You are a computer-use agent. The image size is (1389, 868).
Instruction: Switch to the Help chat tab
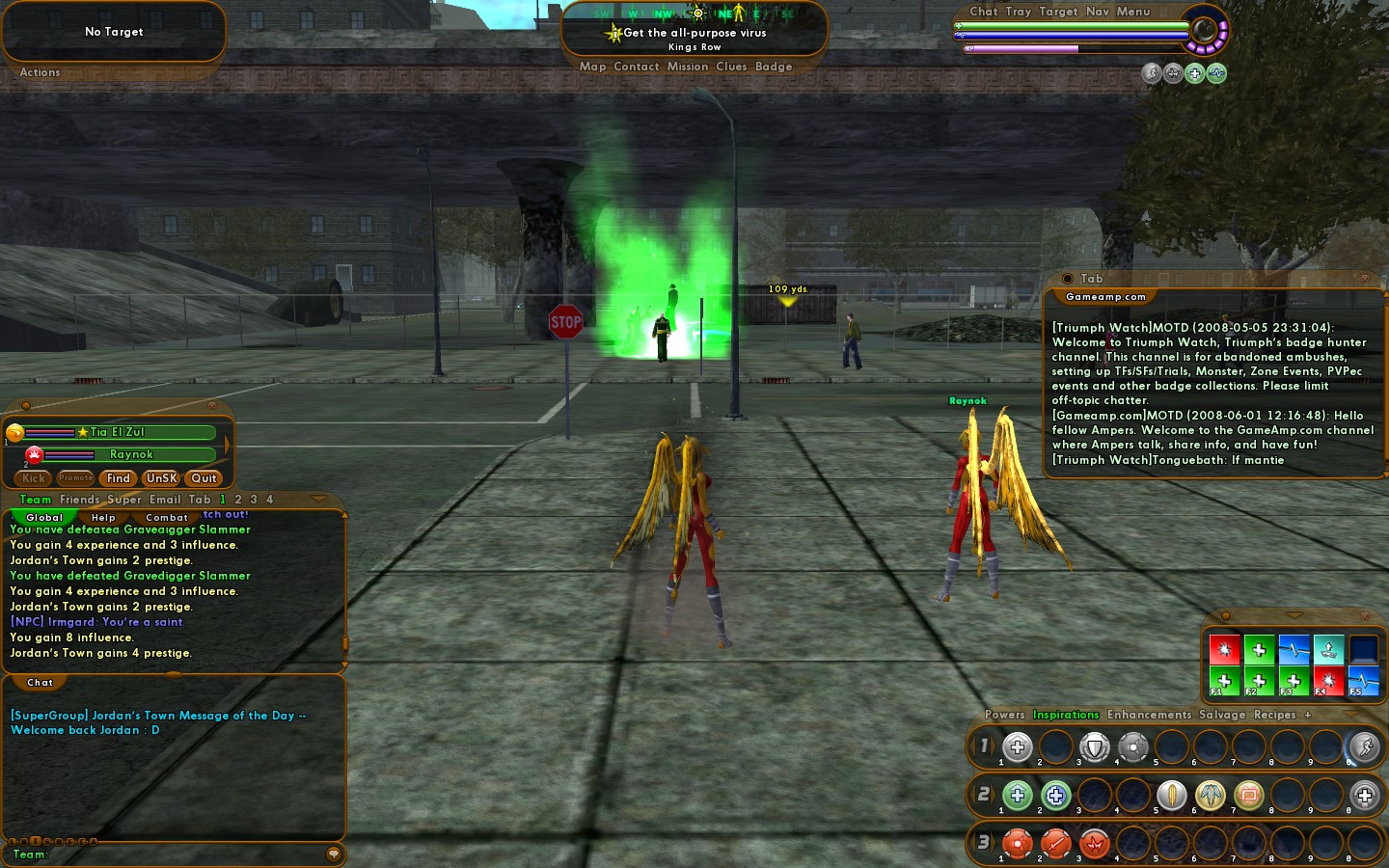pos(103,518)
